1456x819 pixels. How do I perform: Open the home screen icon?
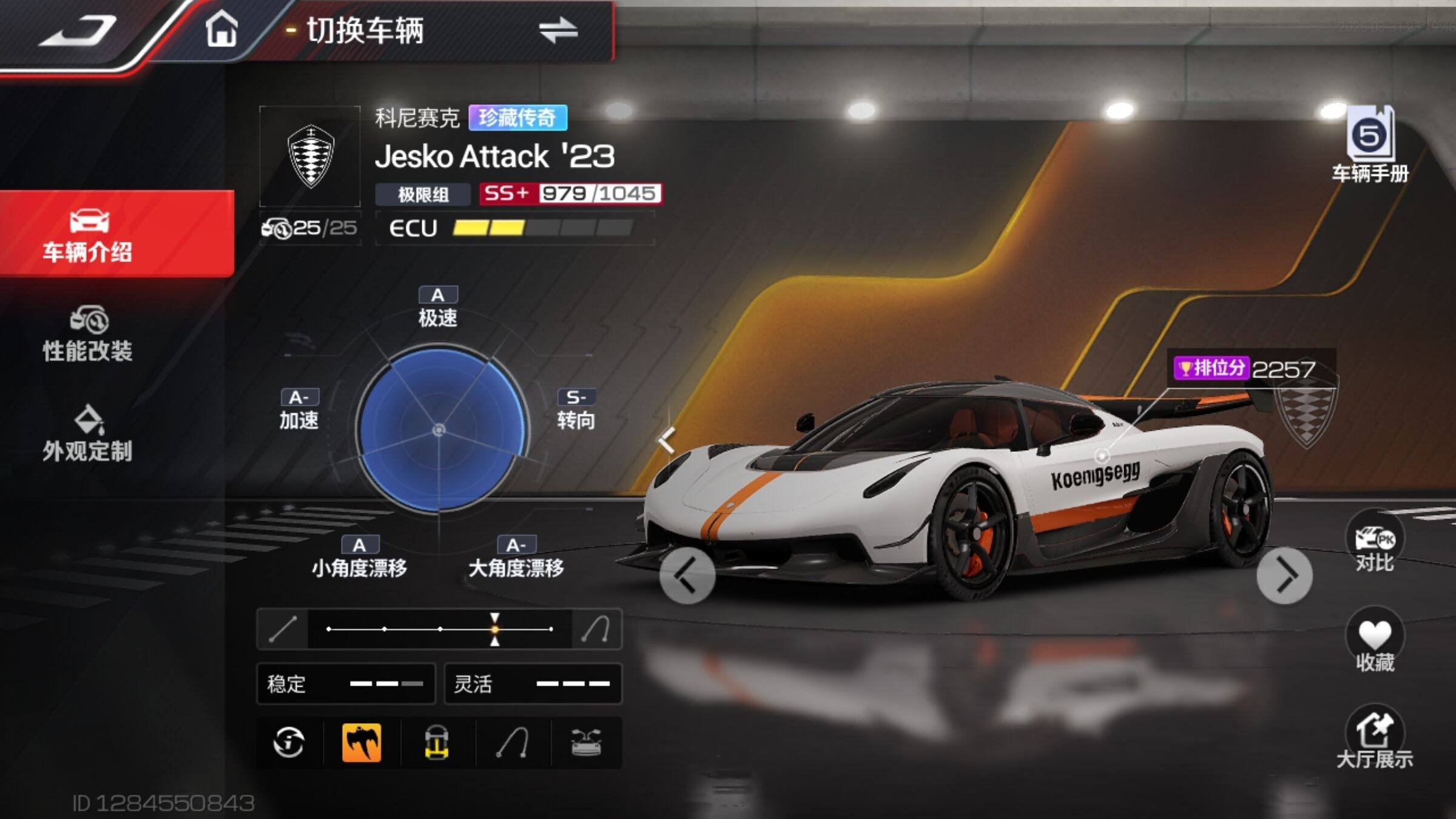221,29
